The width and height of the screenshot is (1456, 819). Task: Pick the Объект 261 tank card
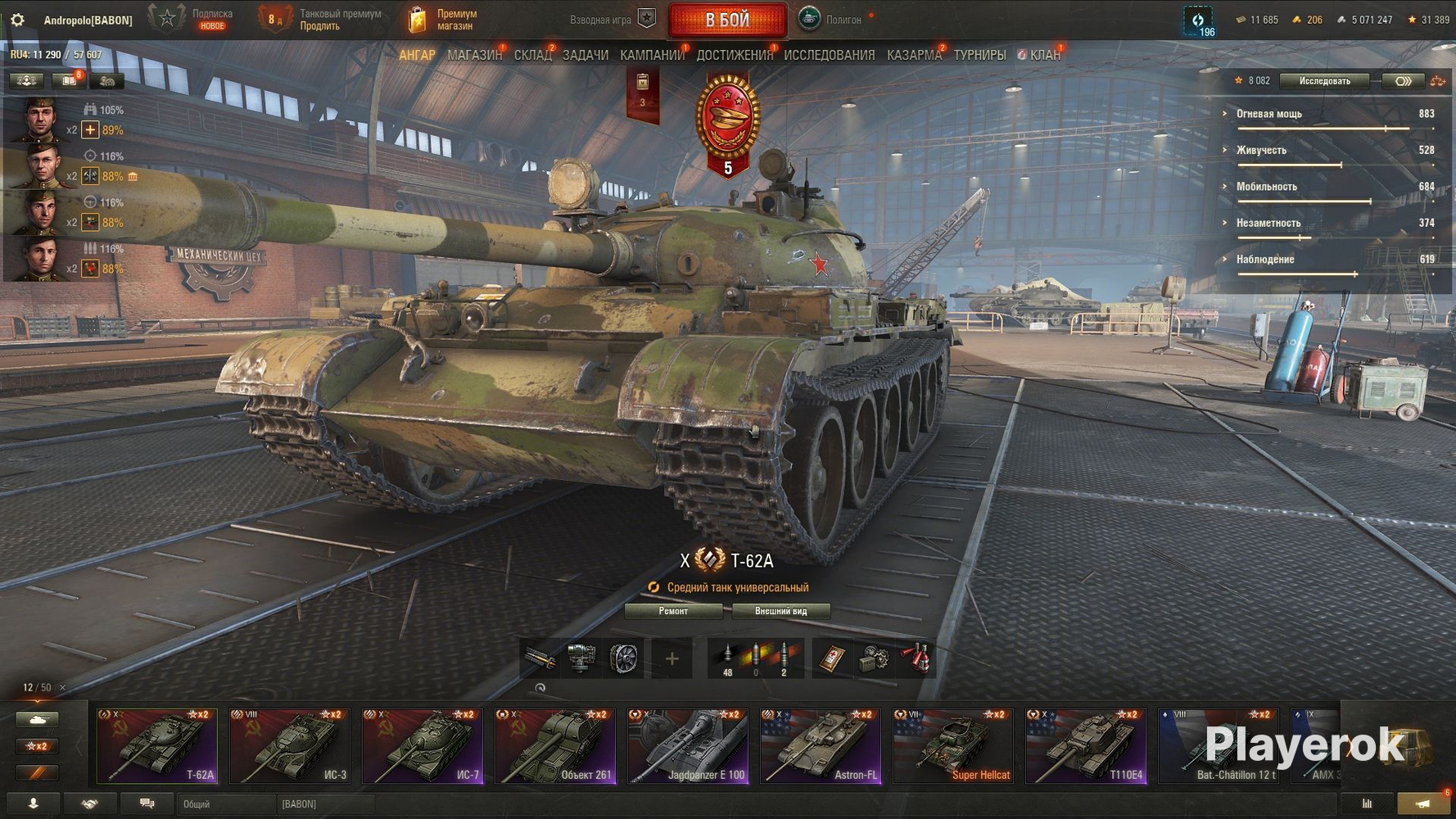click(555, 746)
